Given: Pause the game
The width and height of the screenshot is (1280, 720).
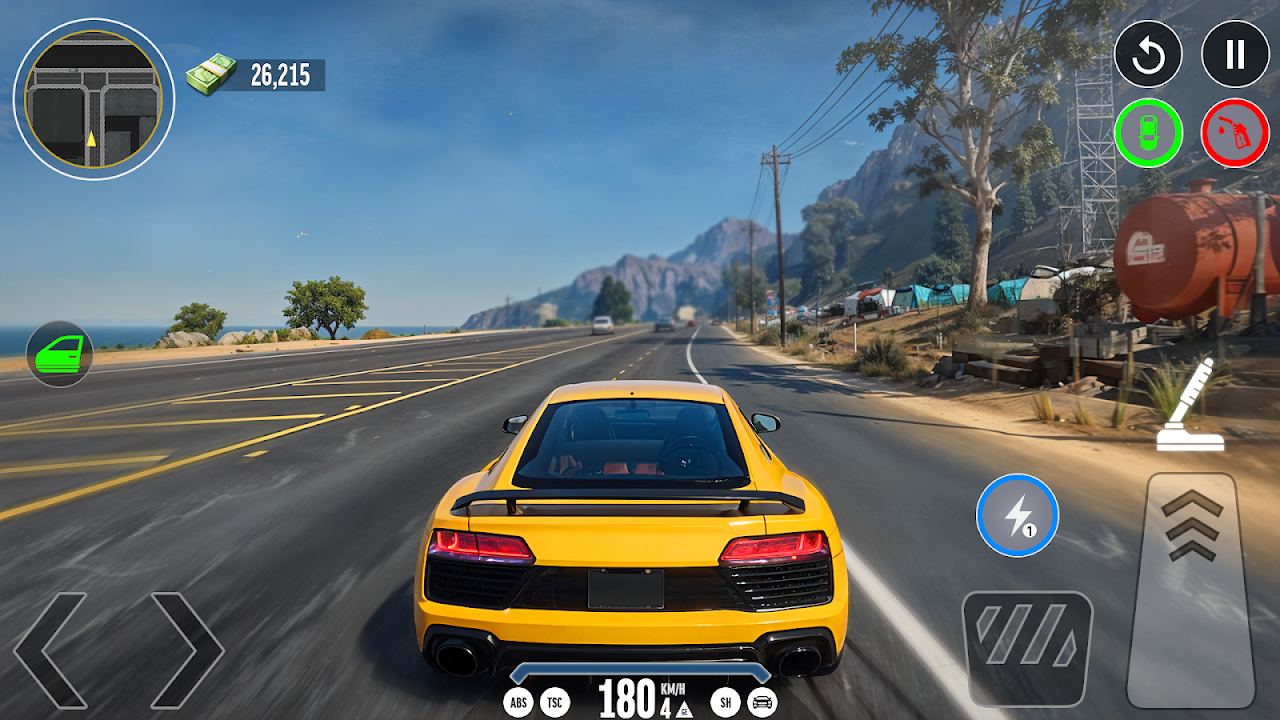Looking at the screenshot, I should (x=1235, y=54).
